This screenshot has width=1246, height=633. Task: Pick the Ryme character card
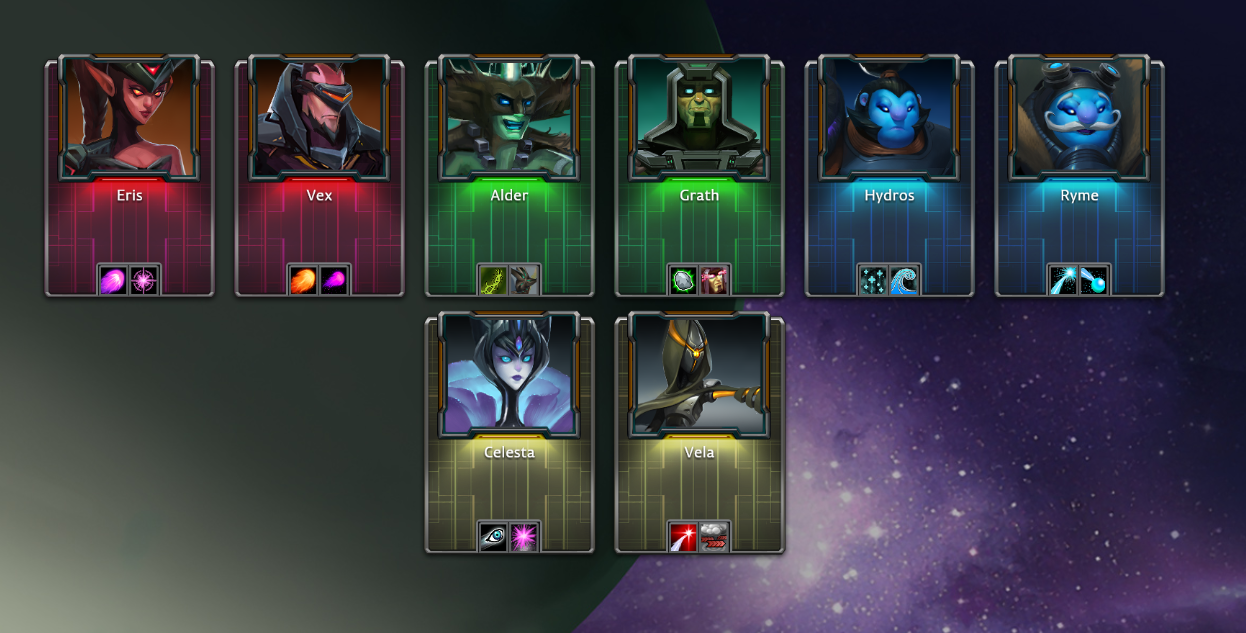pyautogui.click(x=1079, y=175)
